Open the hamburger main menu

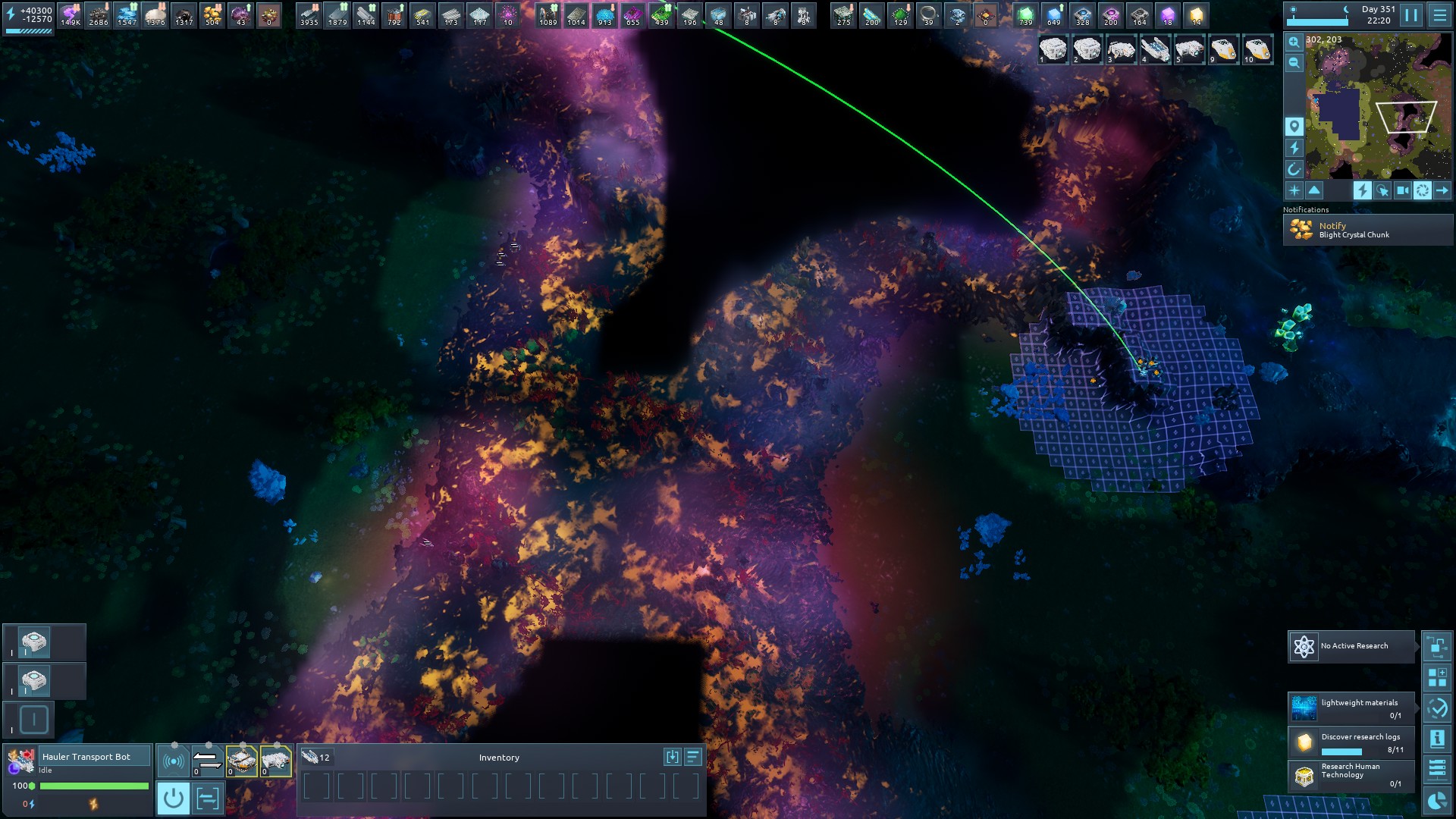click(1439, 15)
